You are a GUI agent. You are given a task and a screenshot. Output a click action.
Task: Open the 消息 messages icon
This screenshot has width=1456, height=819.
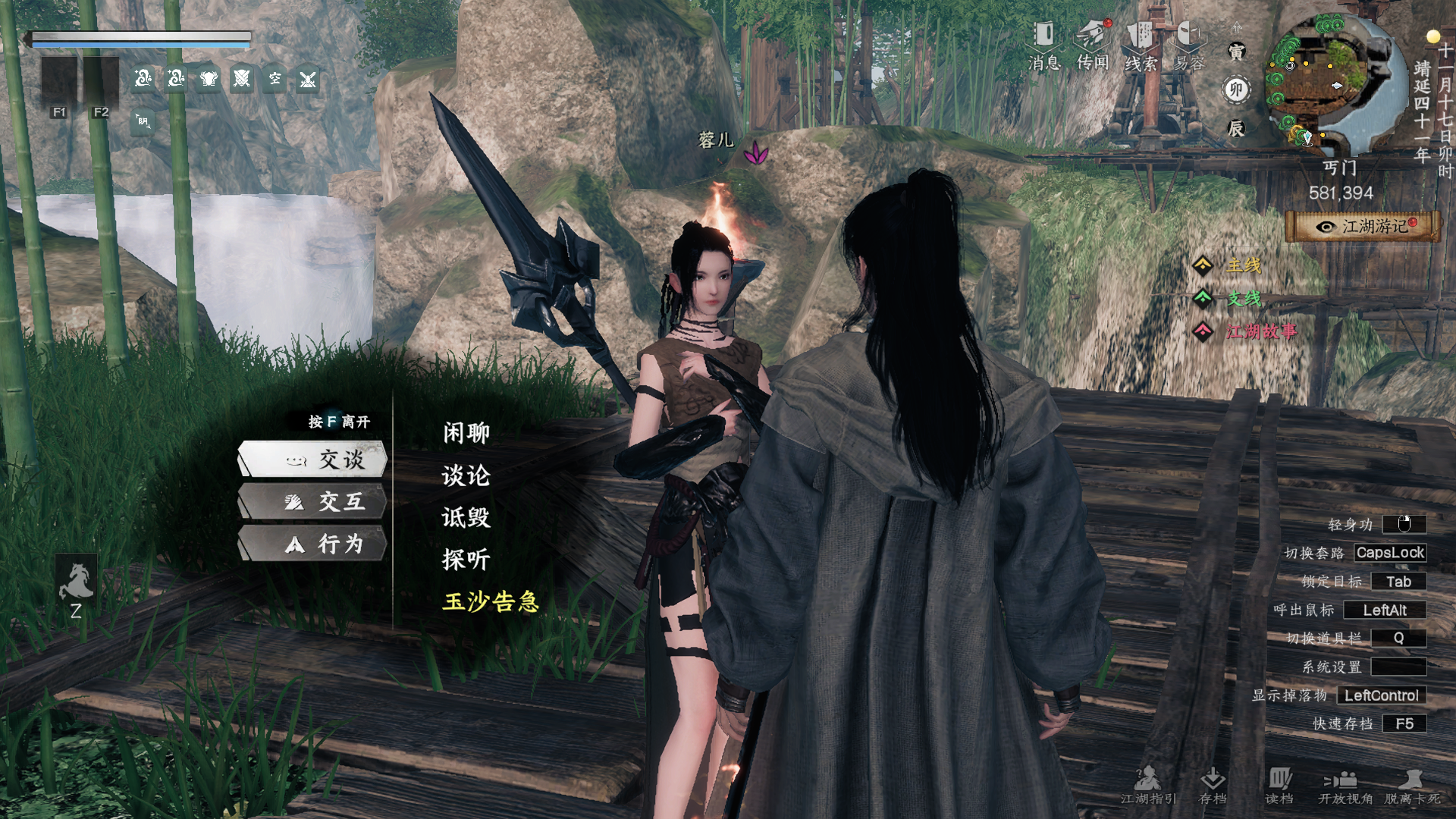1044,45
